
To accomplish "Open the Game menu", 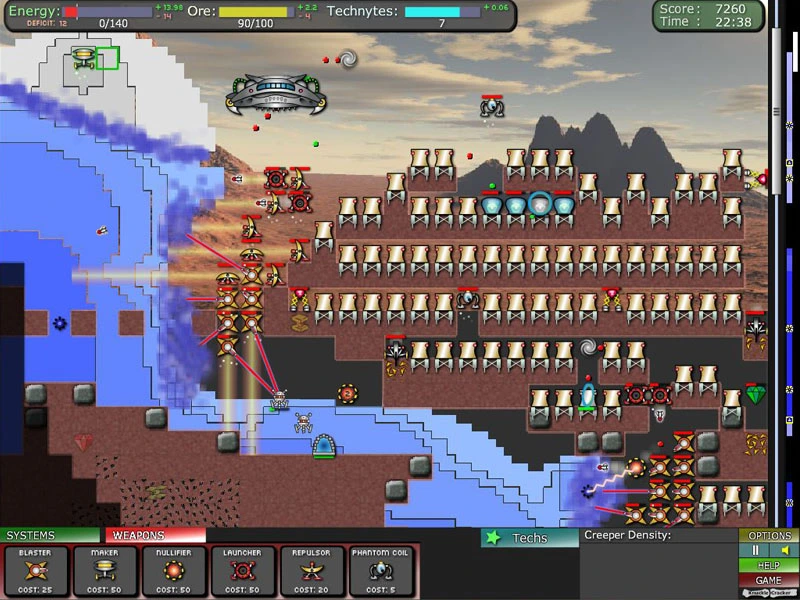I will (769, 580).
